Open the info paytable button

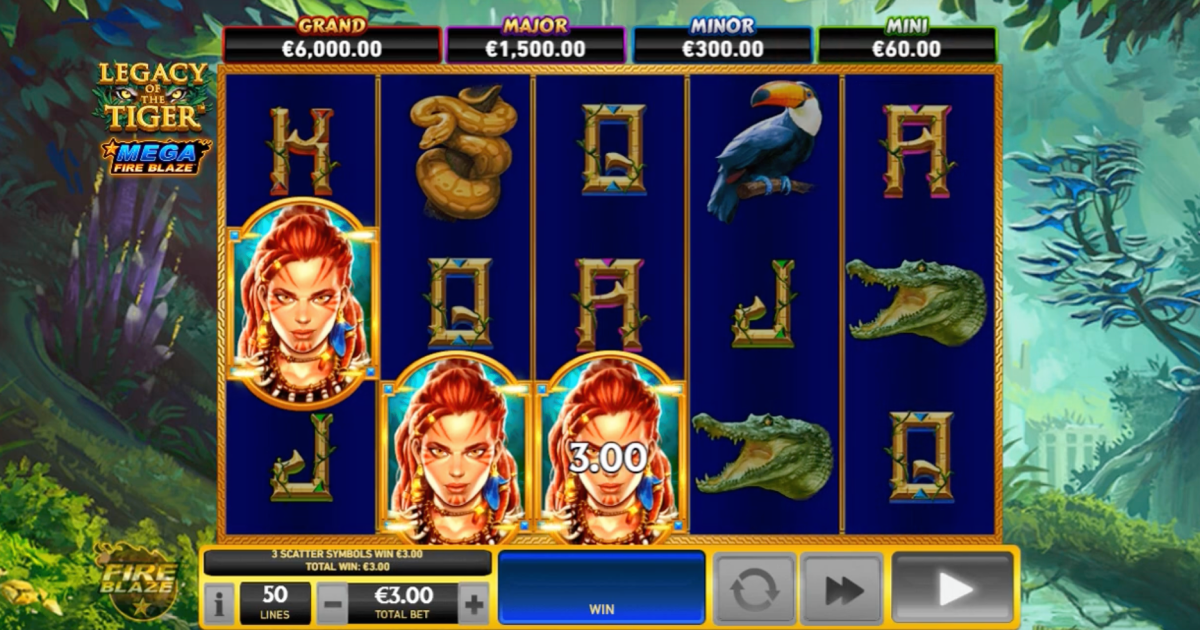click(x=218, y=604)
